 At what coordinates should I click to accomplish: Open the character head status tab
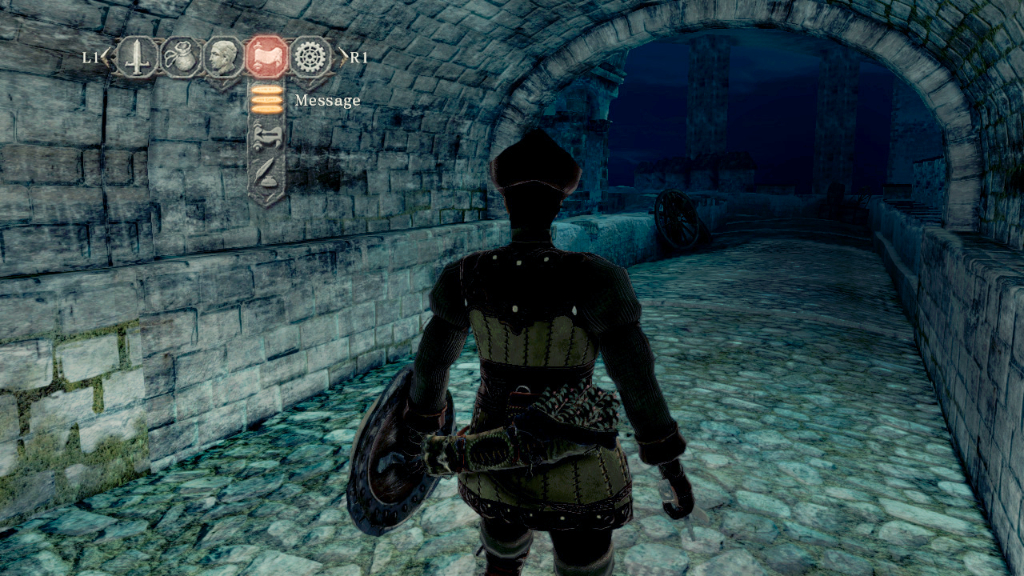(x=223, y=57)
